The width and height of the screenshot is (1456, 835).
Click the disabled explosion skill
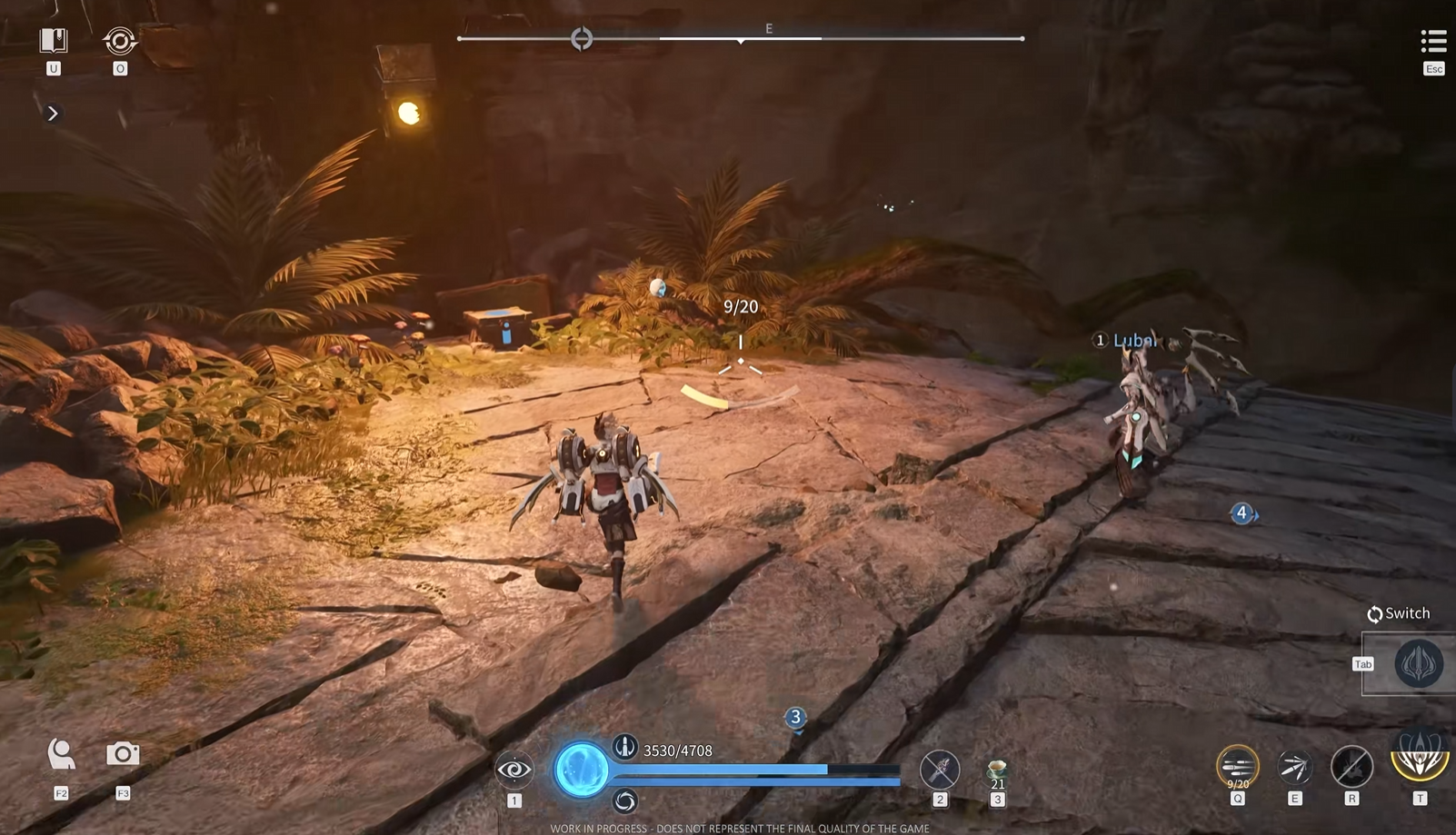coord(1351,766)
